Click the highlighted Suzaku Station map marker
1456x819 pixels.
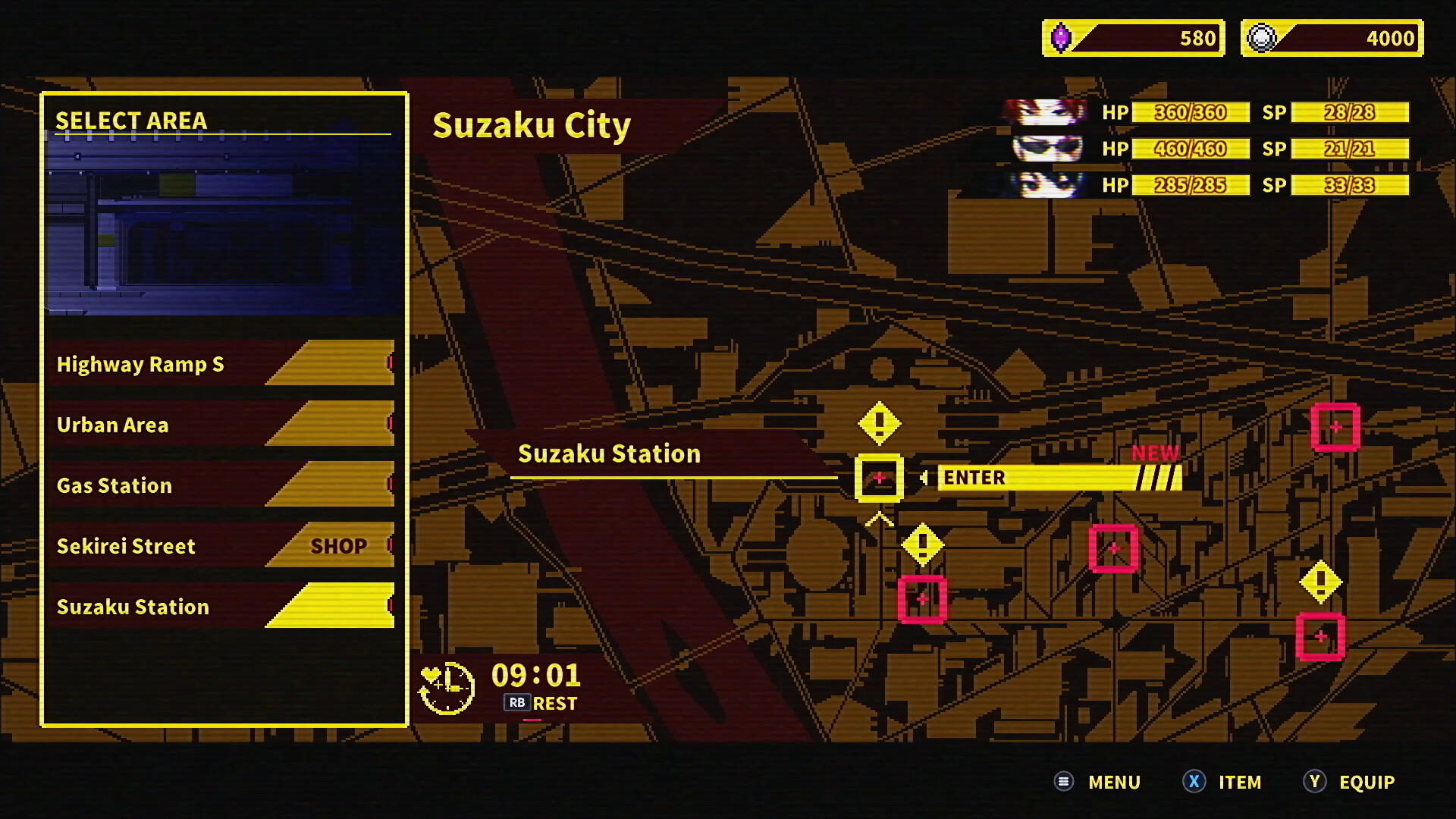pyautogui.click(x=879, y=477)
